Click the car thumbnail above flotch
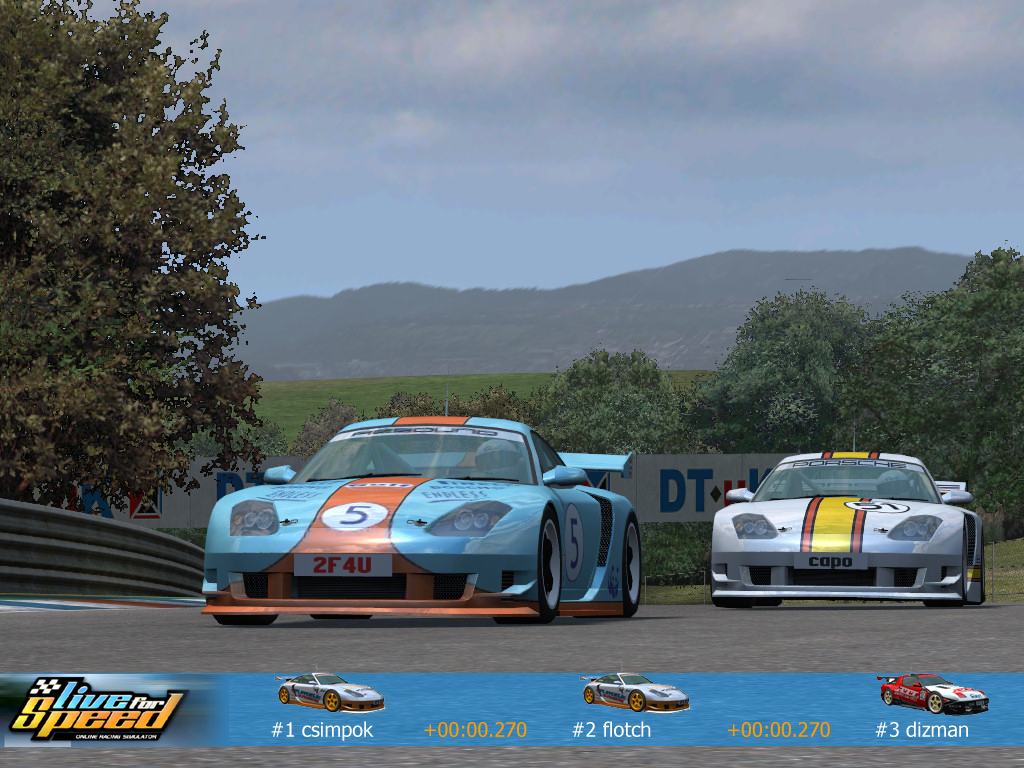 coord(635,692)
